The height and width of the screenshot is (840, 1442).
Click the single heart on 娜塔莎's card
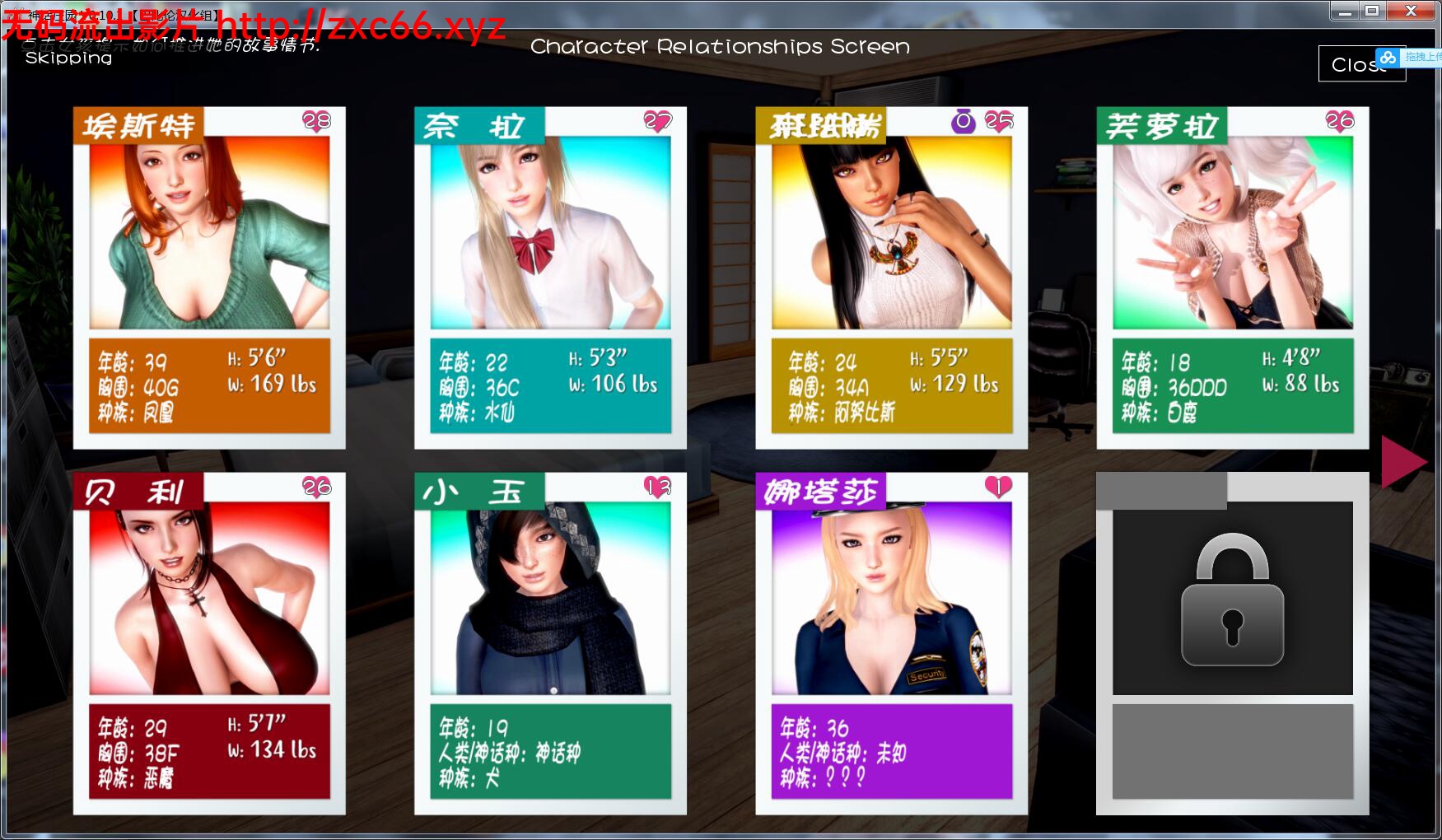pos(996,487)
